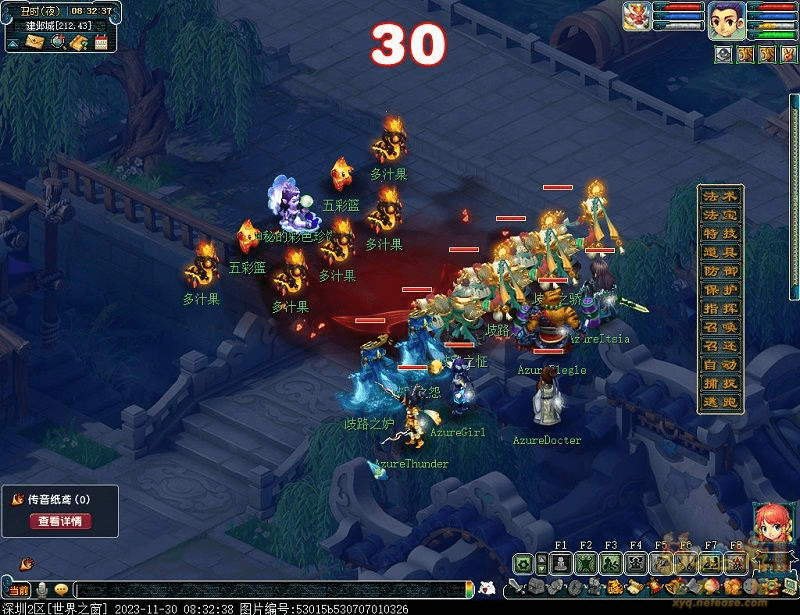
Task: Select the 逃跑 flee command
Action: 720,404
